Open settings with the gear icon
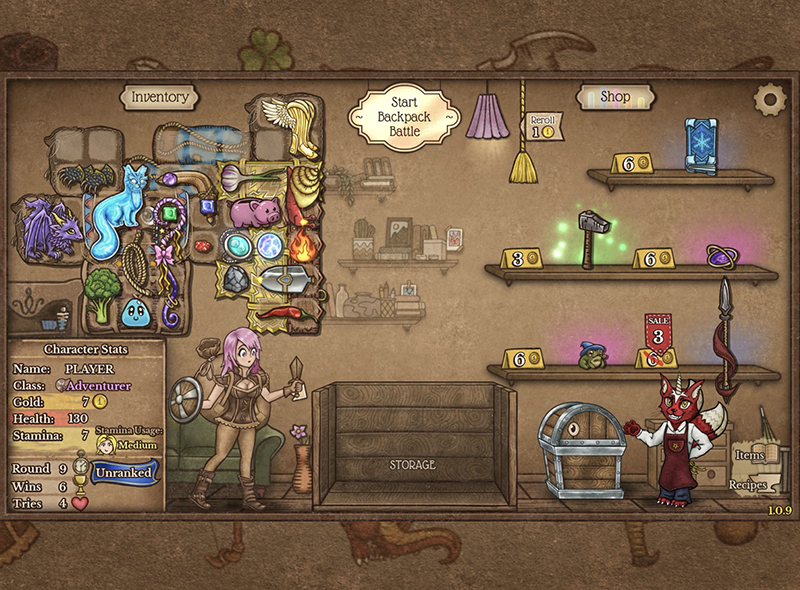The image size is (800, 590). tap(769, 98)
